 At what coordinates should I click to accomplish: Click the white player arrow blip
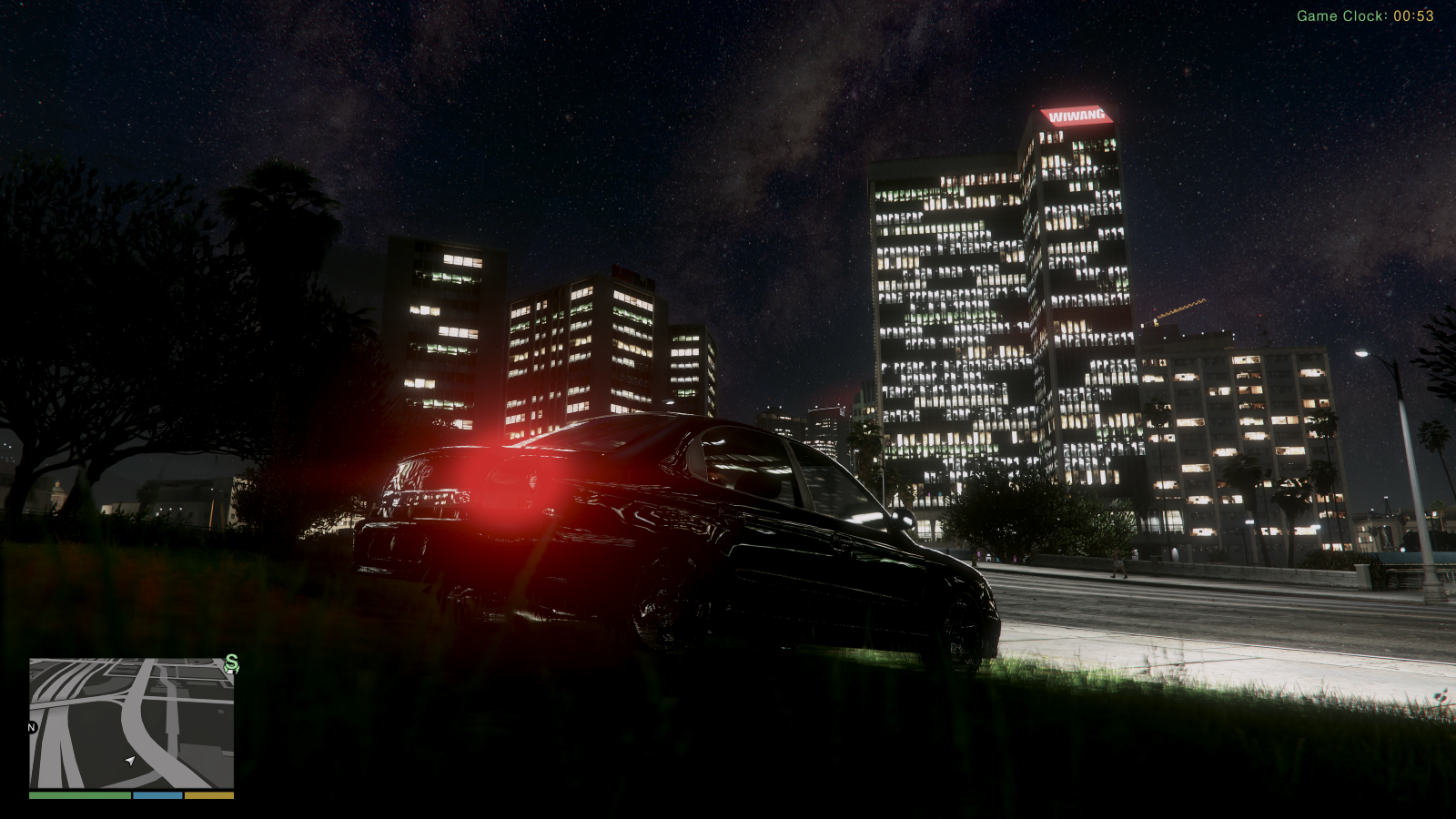point(129,762)
